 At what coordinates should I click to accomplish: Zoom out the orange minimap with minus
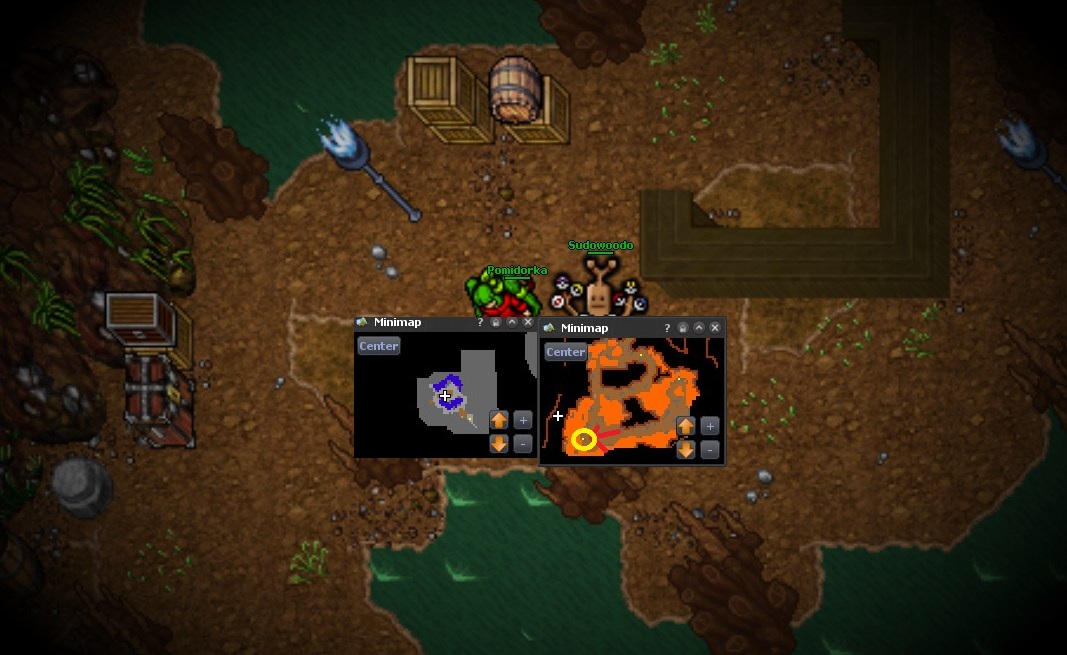point(709,450)
